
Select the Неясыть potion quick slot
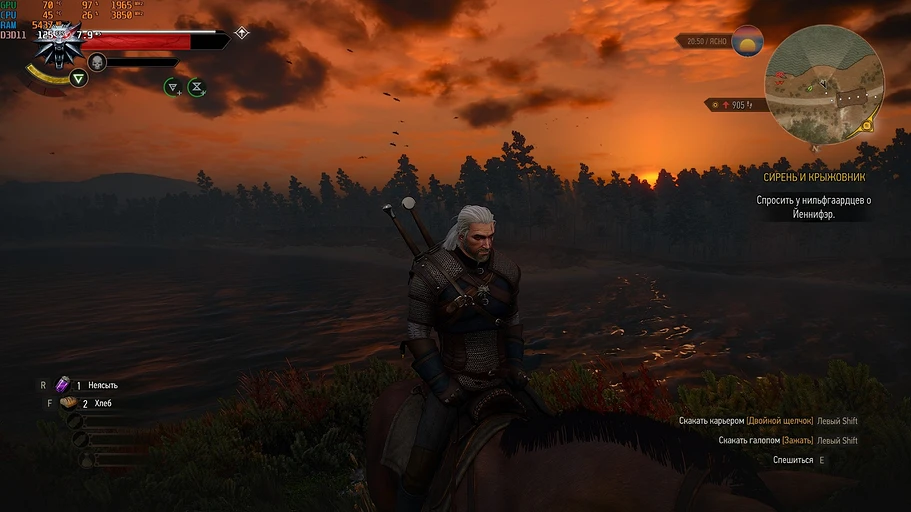click(x=64, y=384)
